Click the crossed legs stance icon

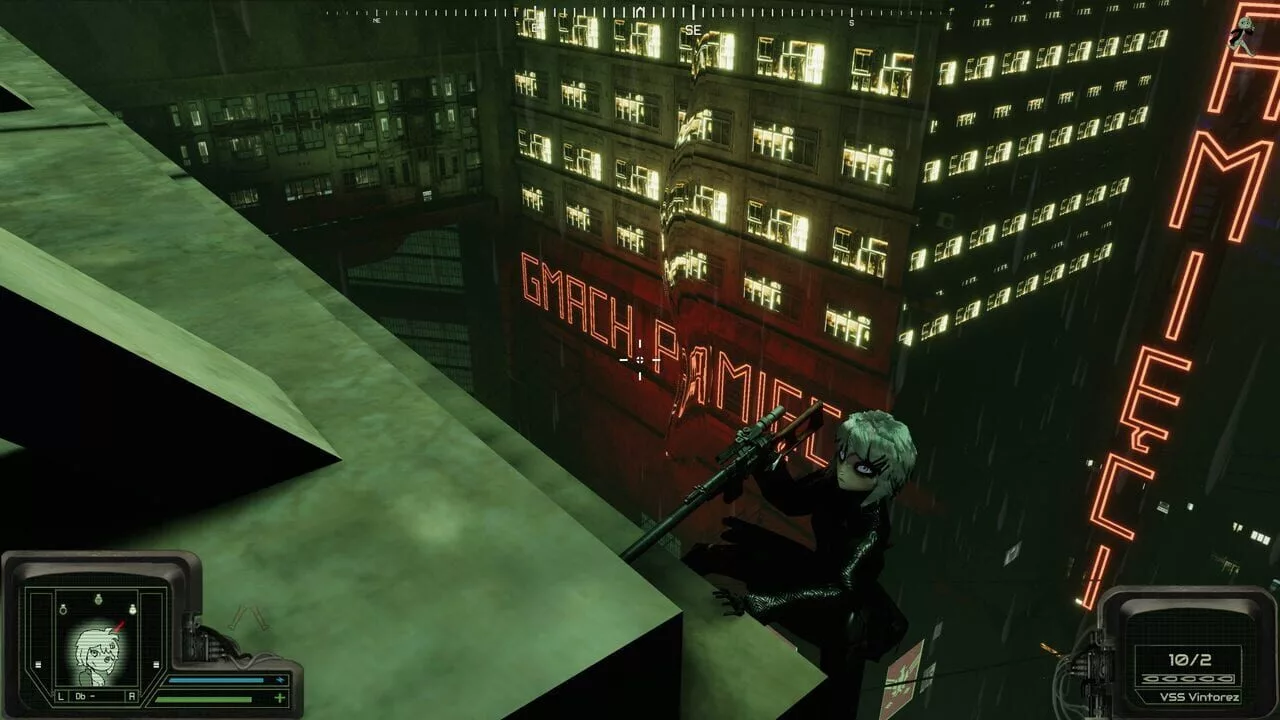point(248,620)
